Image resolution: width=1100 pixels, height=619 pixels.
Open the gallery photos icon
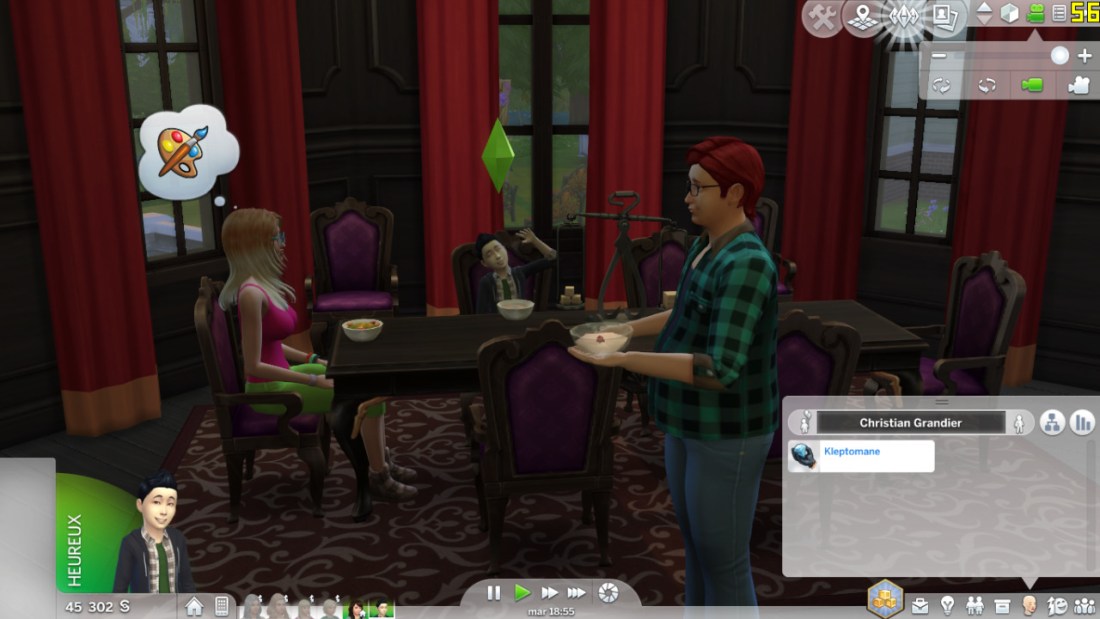point(942,17)
